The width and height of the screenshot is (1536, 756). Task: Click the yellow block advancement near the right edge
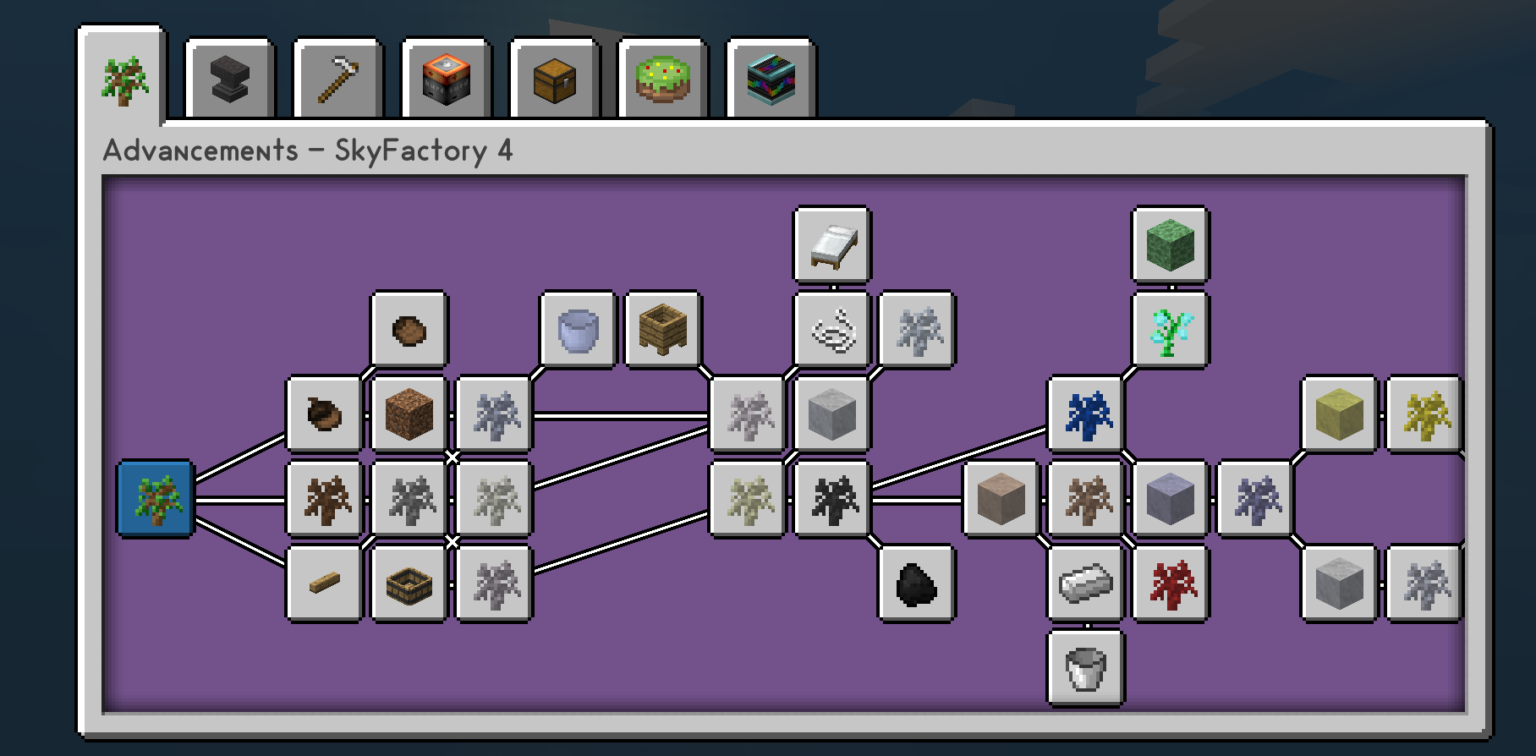click(x=1338, y=413)
